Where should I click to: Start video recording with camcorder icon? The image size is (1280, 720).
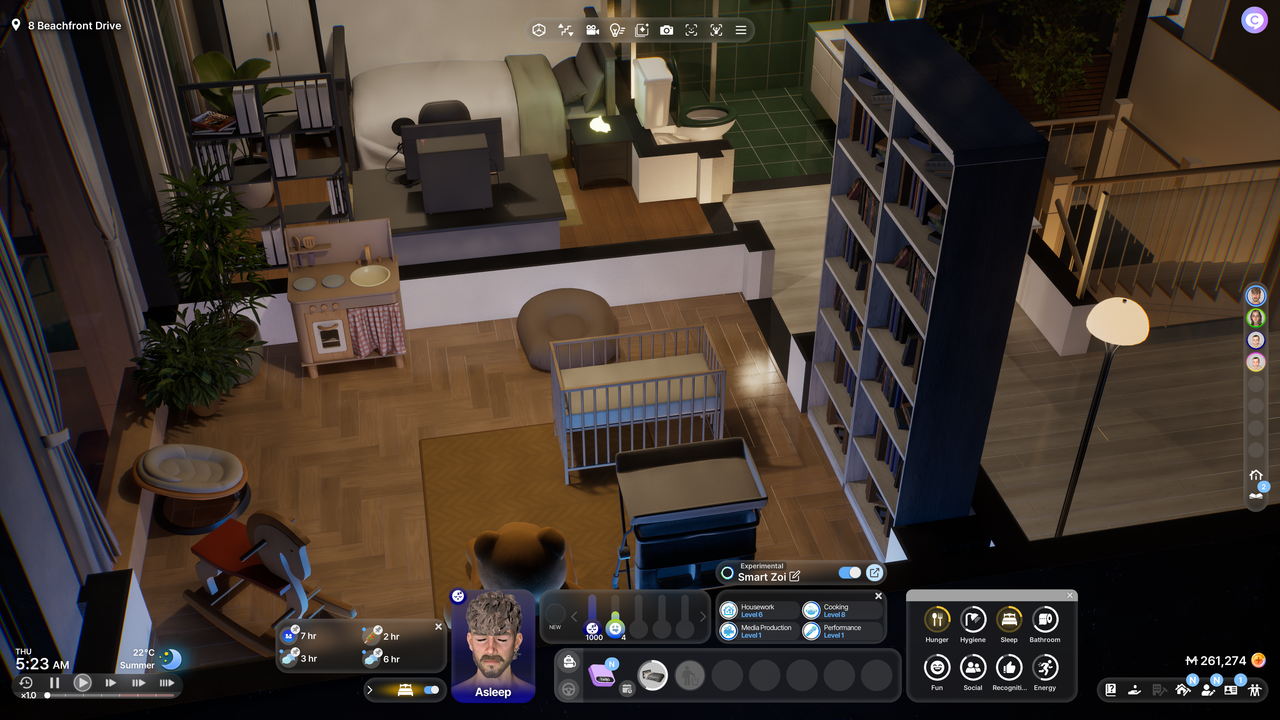pos(592,30)
